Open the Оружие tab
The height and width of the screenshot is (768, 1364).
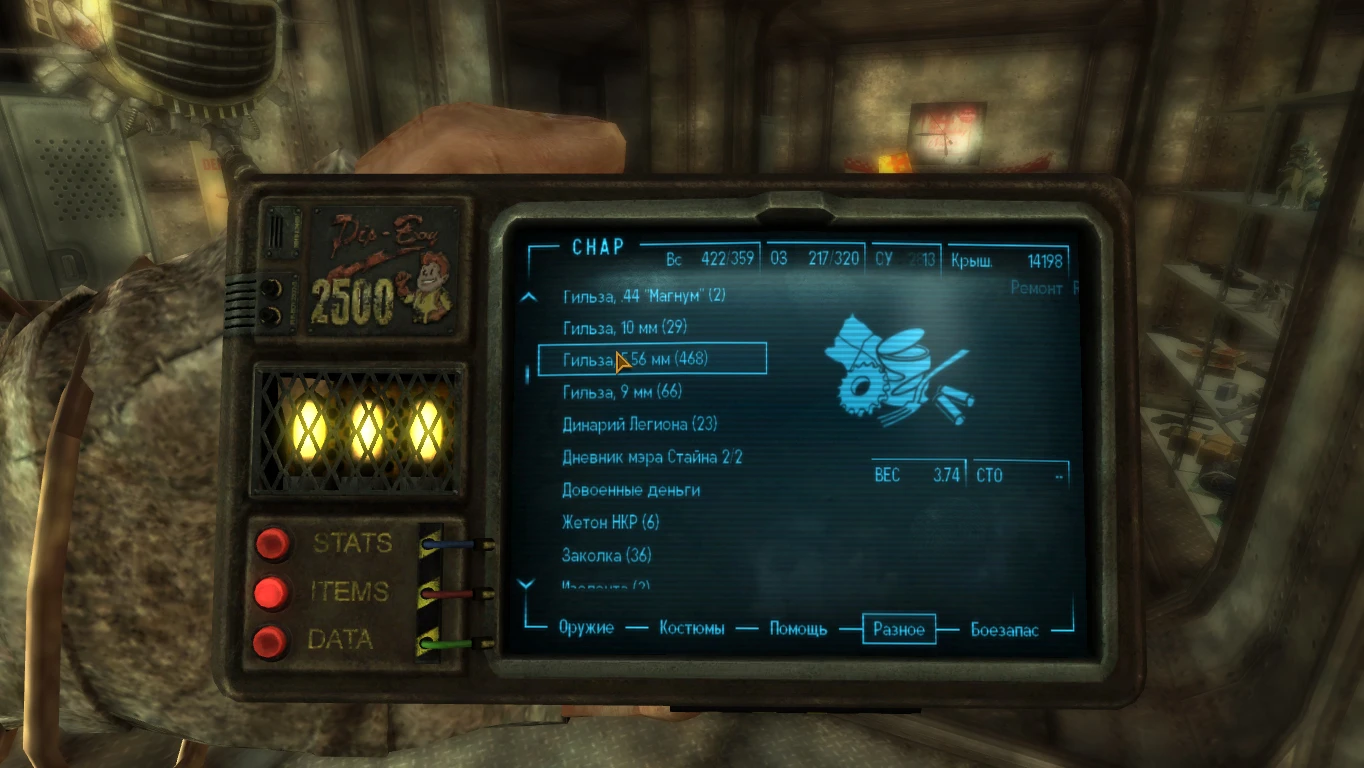[588, 630]
